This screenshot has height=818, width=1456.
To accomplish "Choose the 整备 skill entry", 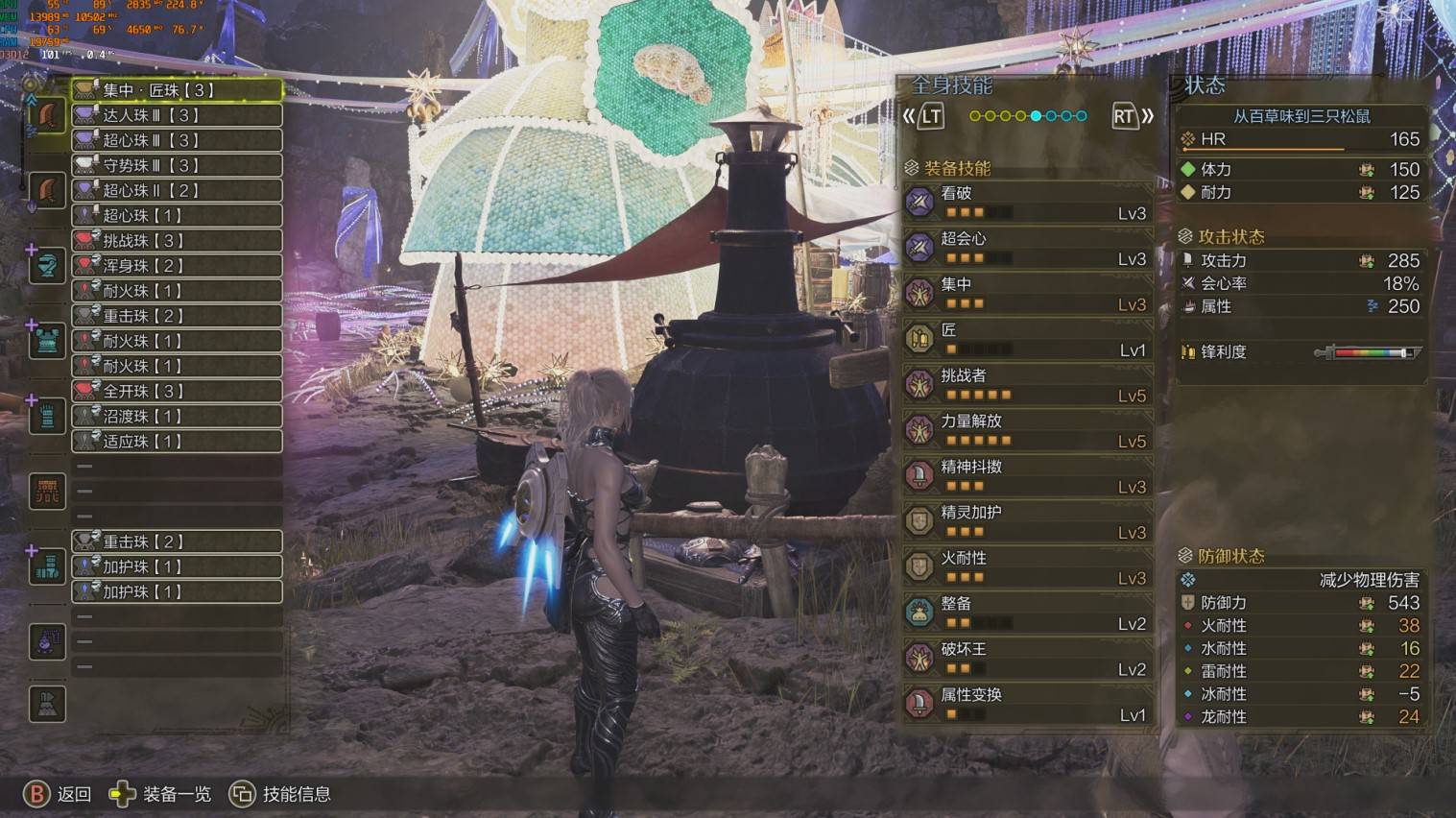I will [1027, 613].
